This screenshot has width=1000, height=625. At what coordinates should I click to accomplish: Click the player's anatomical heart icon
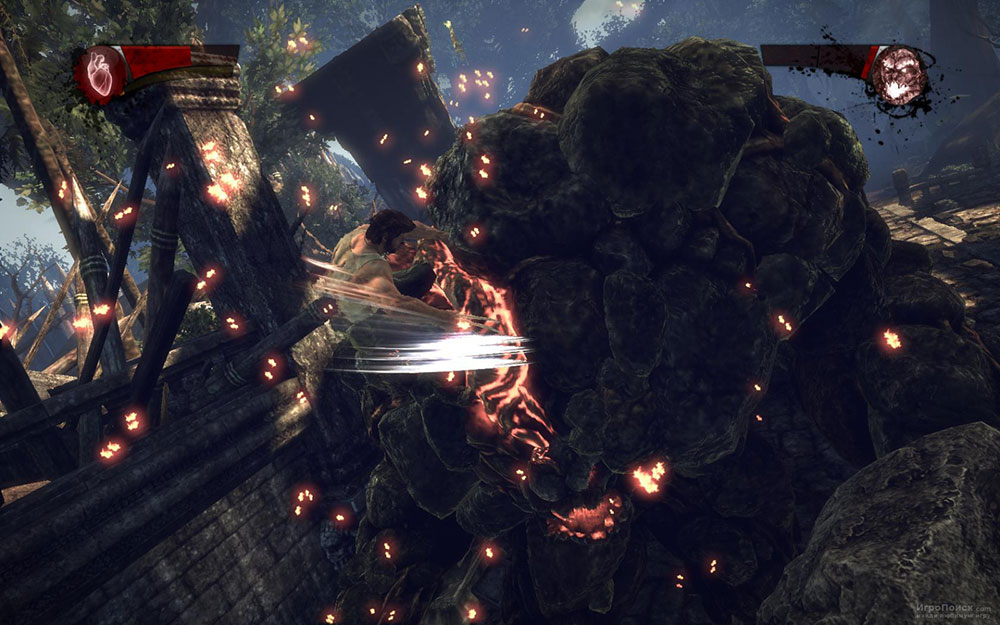pos(101,73)
